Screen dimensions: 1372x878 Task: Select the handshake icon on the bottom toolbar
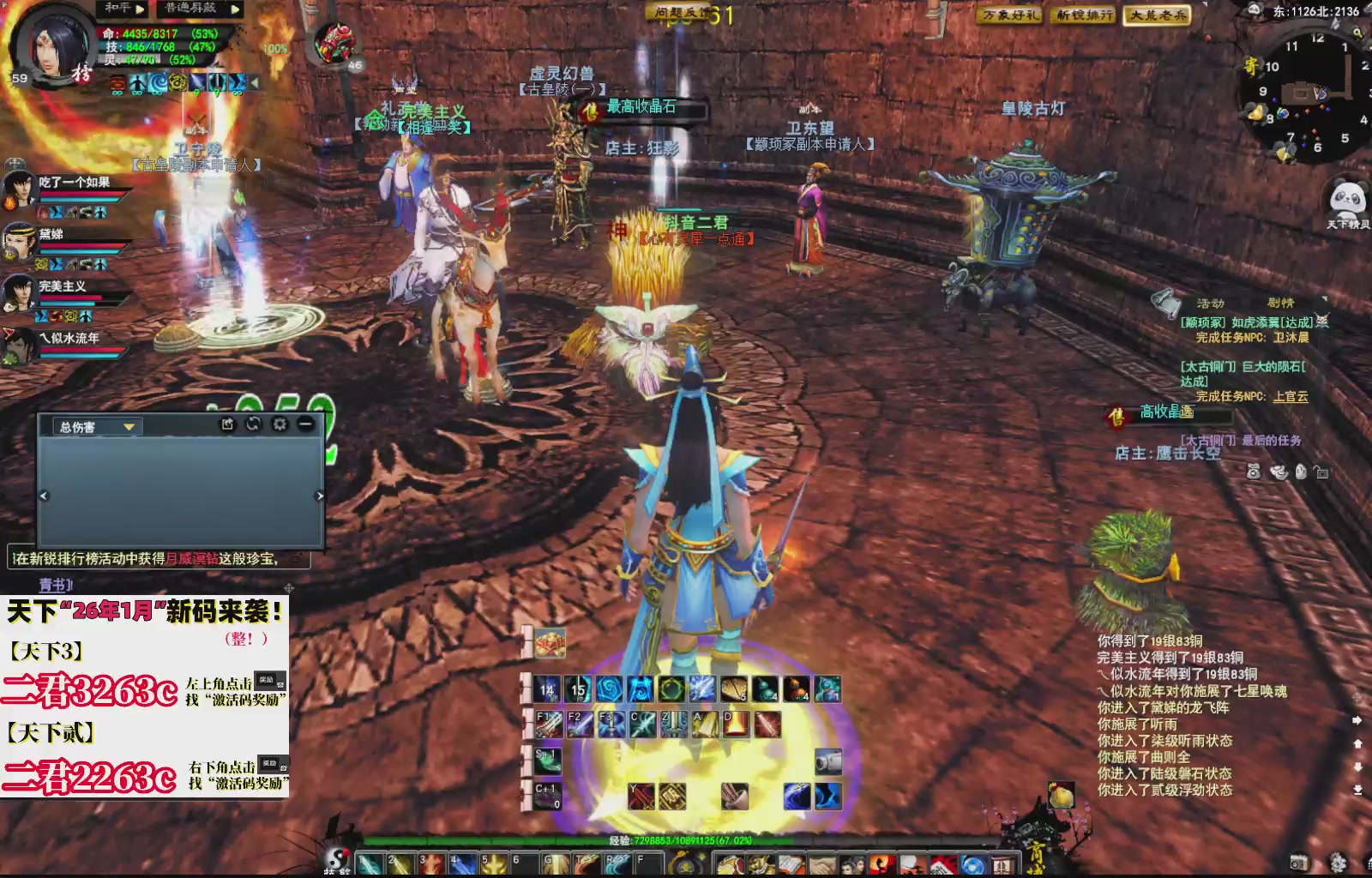coord(823,865)
